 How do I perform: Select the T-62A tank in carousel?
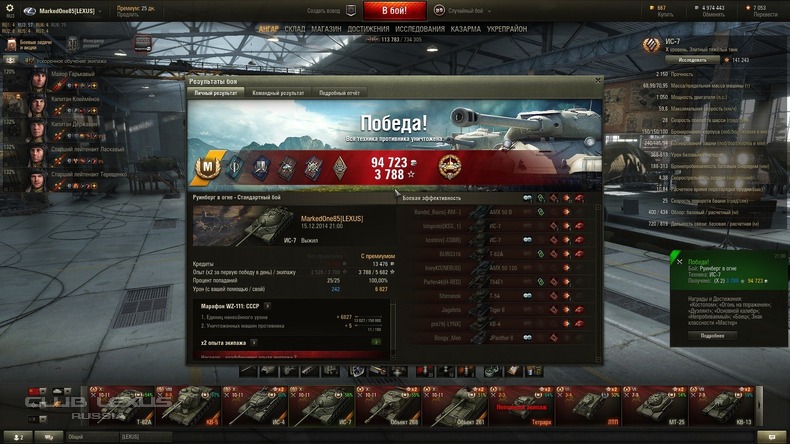click(x=143, y=406)
